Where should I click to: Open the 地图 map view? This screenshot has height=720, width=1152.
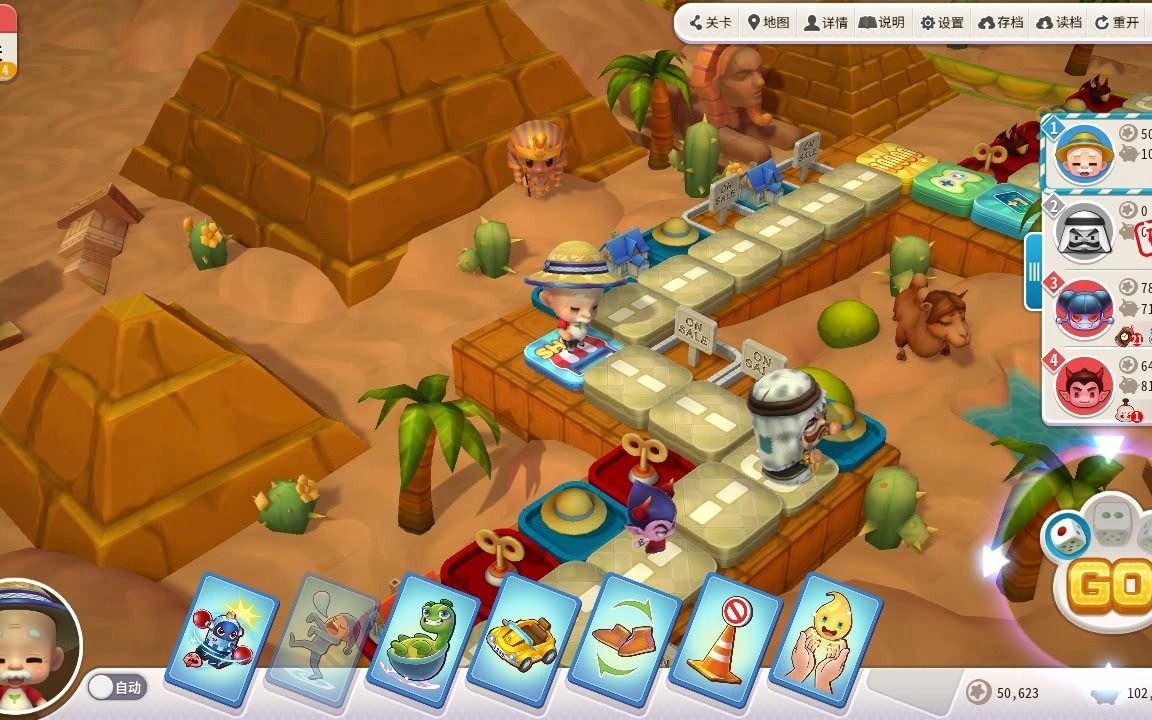[x=768, y=23]
